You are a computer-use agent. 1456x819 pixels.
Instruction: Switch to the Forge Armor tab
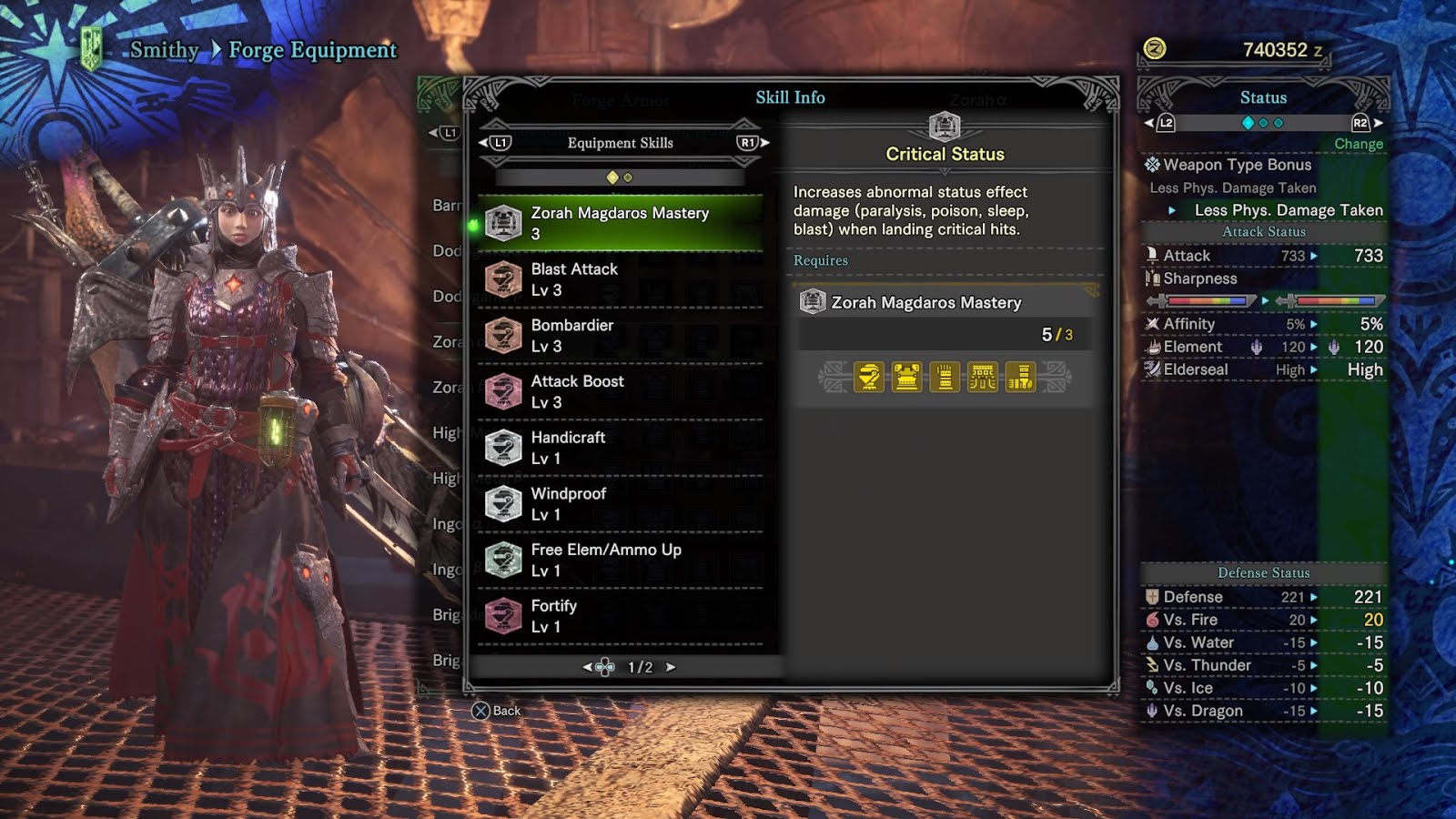[x=622, y=100]
